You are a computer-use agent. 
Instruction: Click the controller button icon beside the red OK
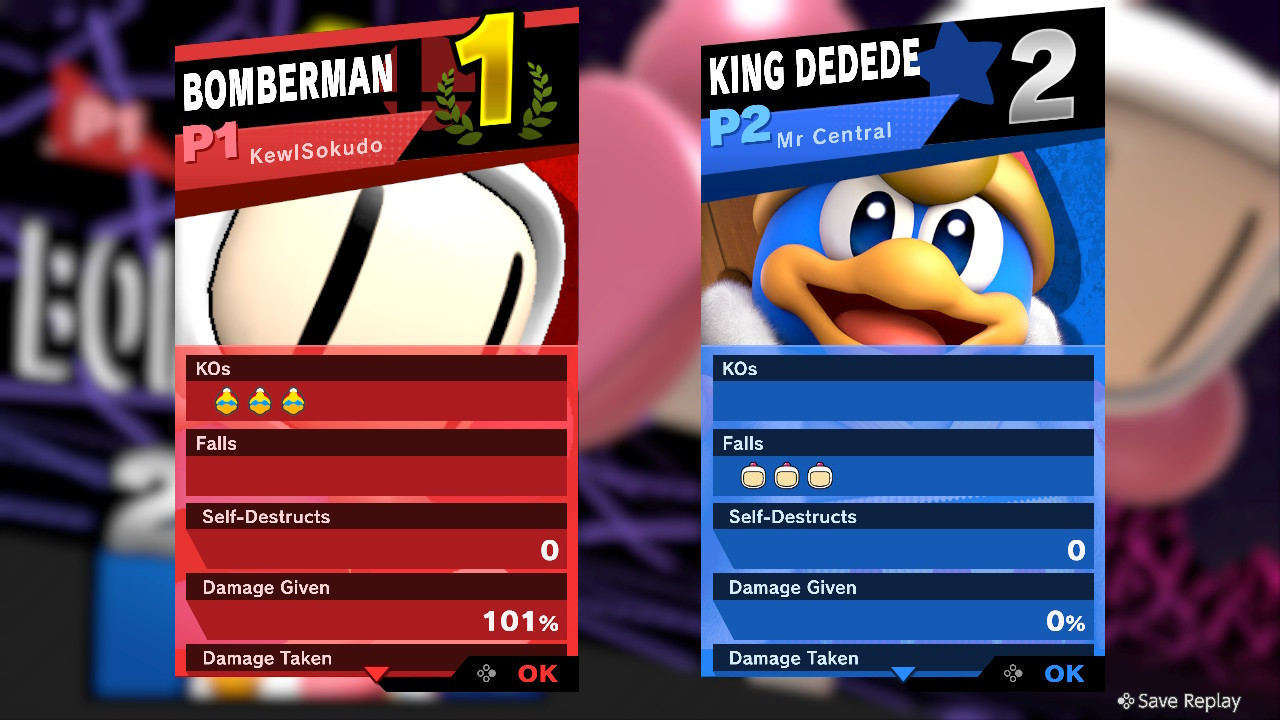click(487, 674)
